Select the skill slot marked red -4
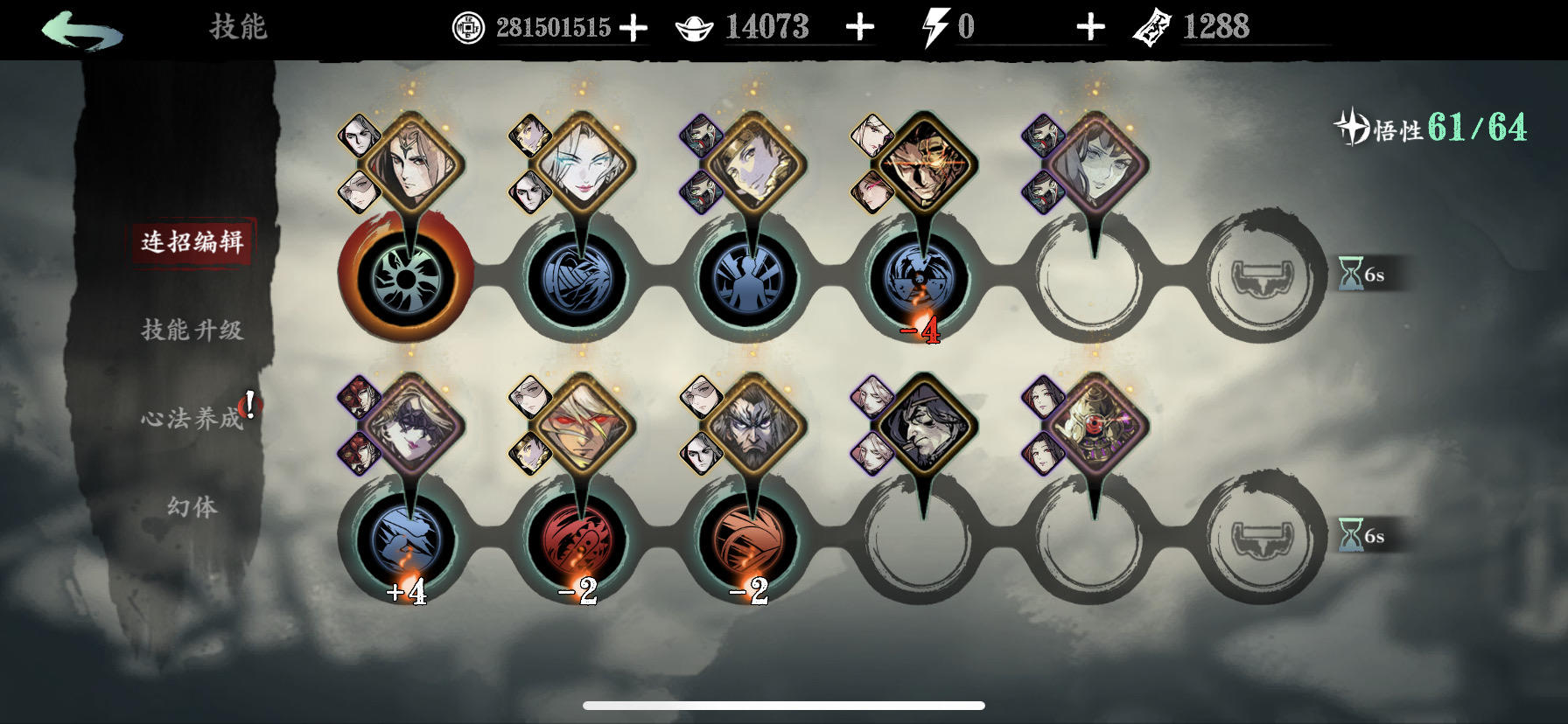The width and height of the screenshot is (1568, 724). (920, 278)
